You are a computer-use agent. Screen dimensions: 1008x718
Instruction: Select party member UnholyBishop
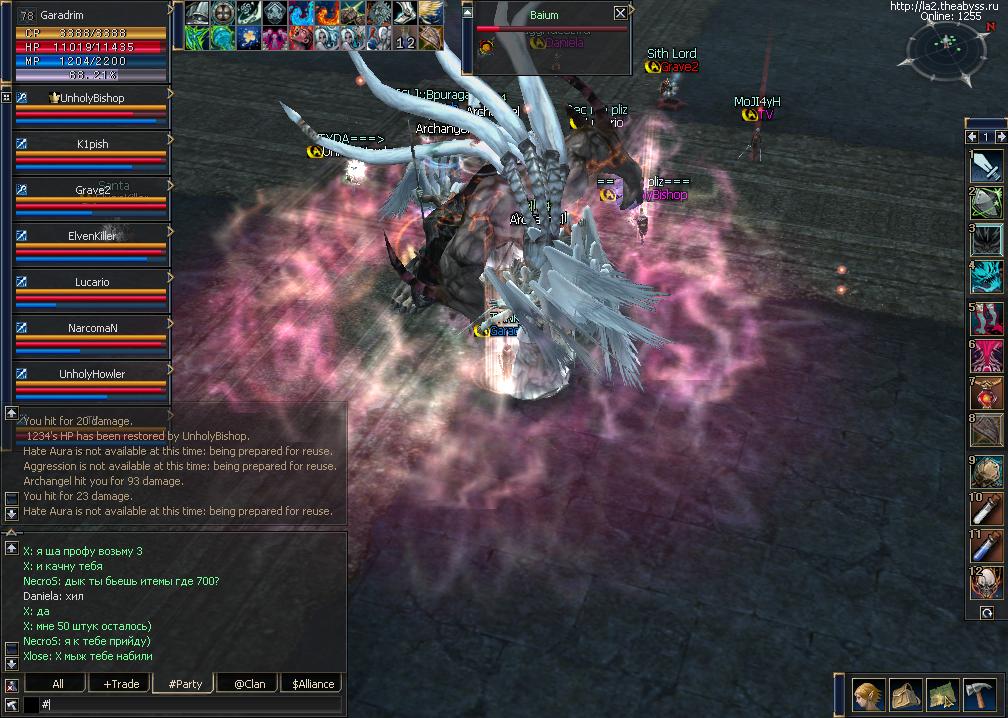[x=92, y=98]
